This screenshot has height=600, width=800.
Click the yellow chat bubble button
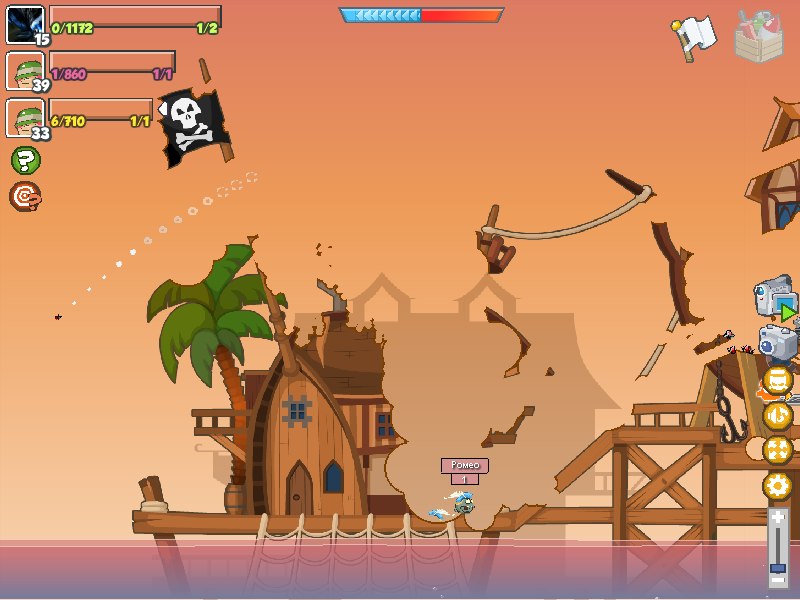[778, 380]
